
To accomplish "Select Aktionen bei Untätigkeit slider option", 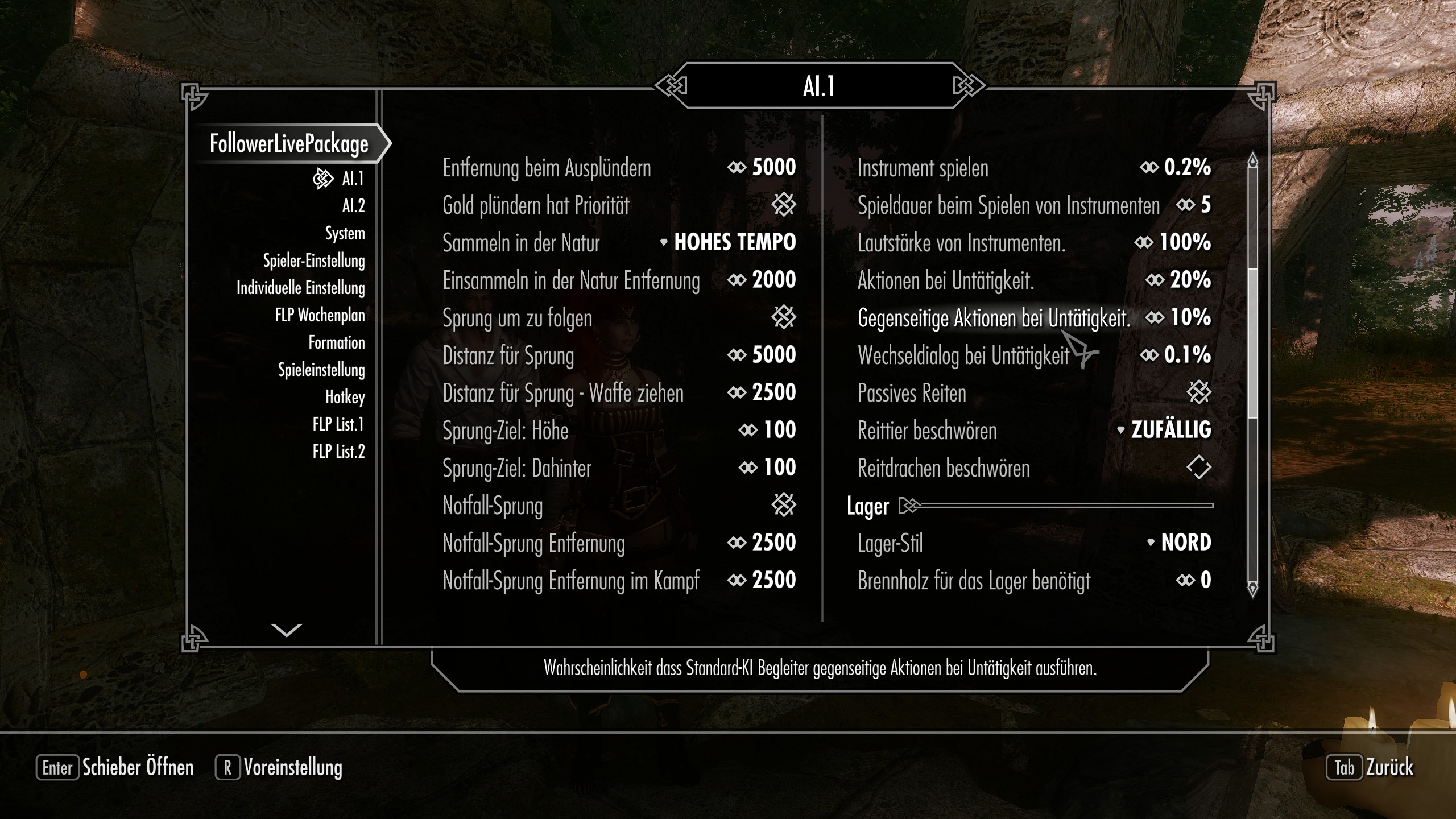I will 1178,280.
